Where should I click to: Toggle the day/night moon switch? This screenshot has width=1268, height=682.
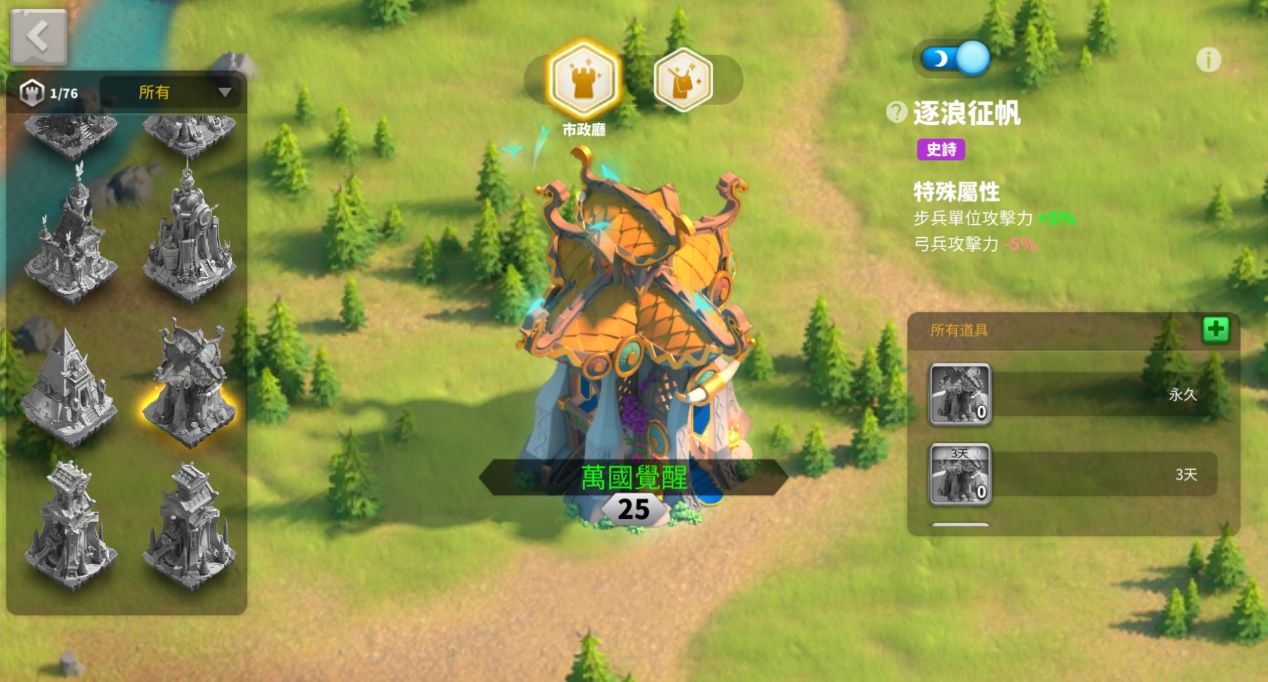pyautogui.click(x=955, y=58)
